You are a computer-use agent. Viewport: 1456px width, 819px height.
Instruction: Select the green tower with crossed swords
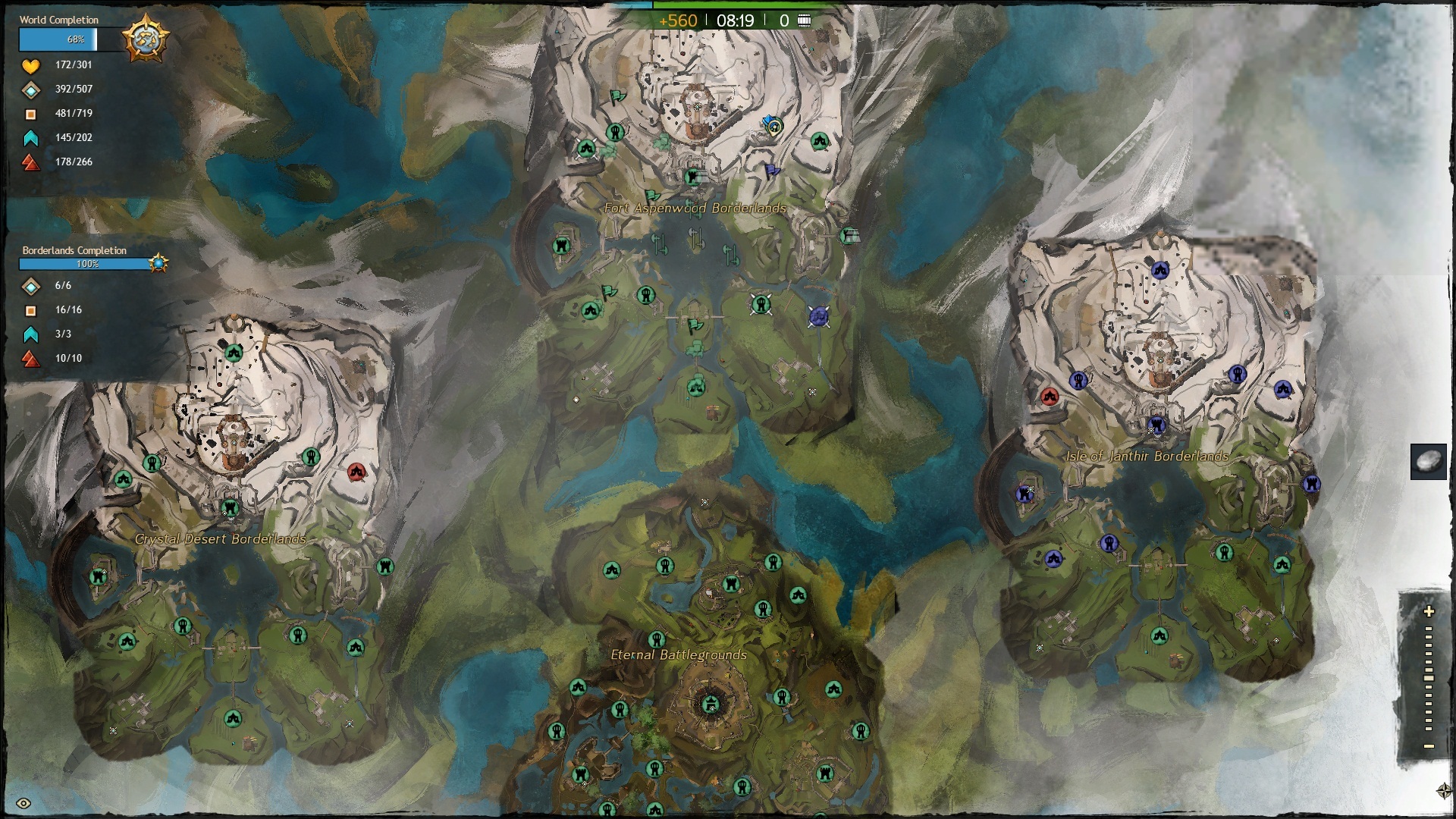coord(761,305)
